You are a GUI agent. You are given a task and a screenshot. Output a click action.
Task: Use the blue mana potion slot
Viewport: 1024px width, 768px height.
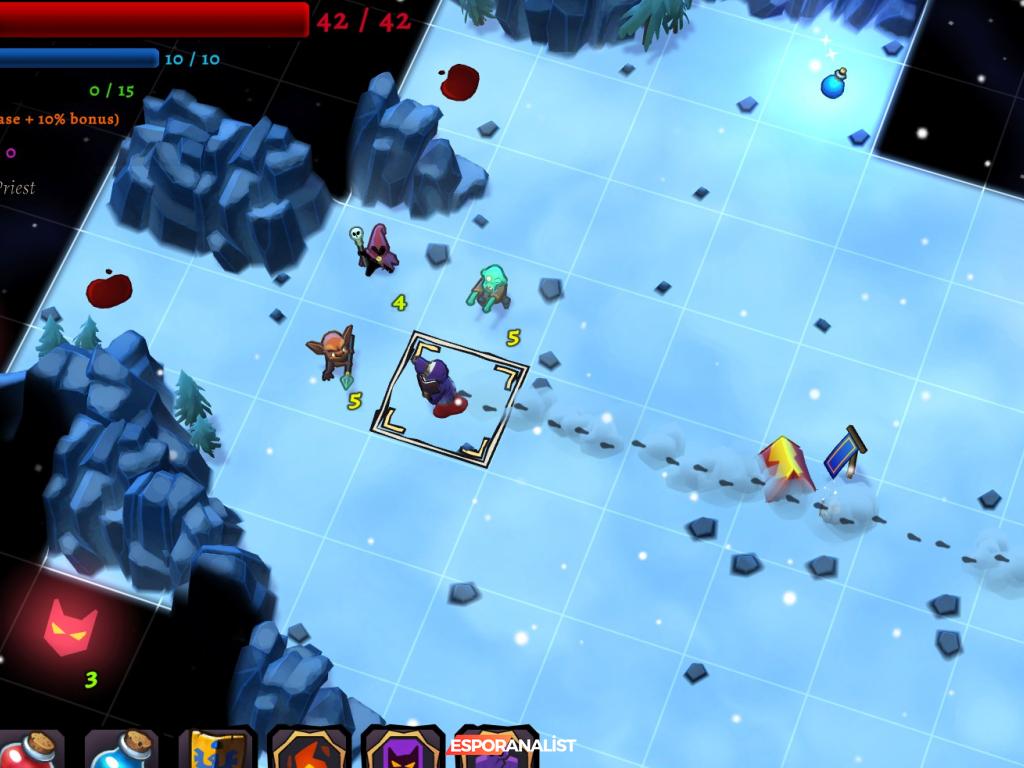[x=122, y=750]
